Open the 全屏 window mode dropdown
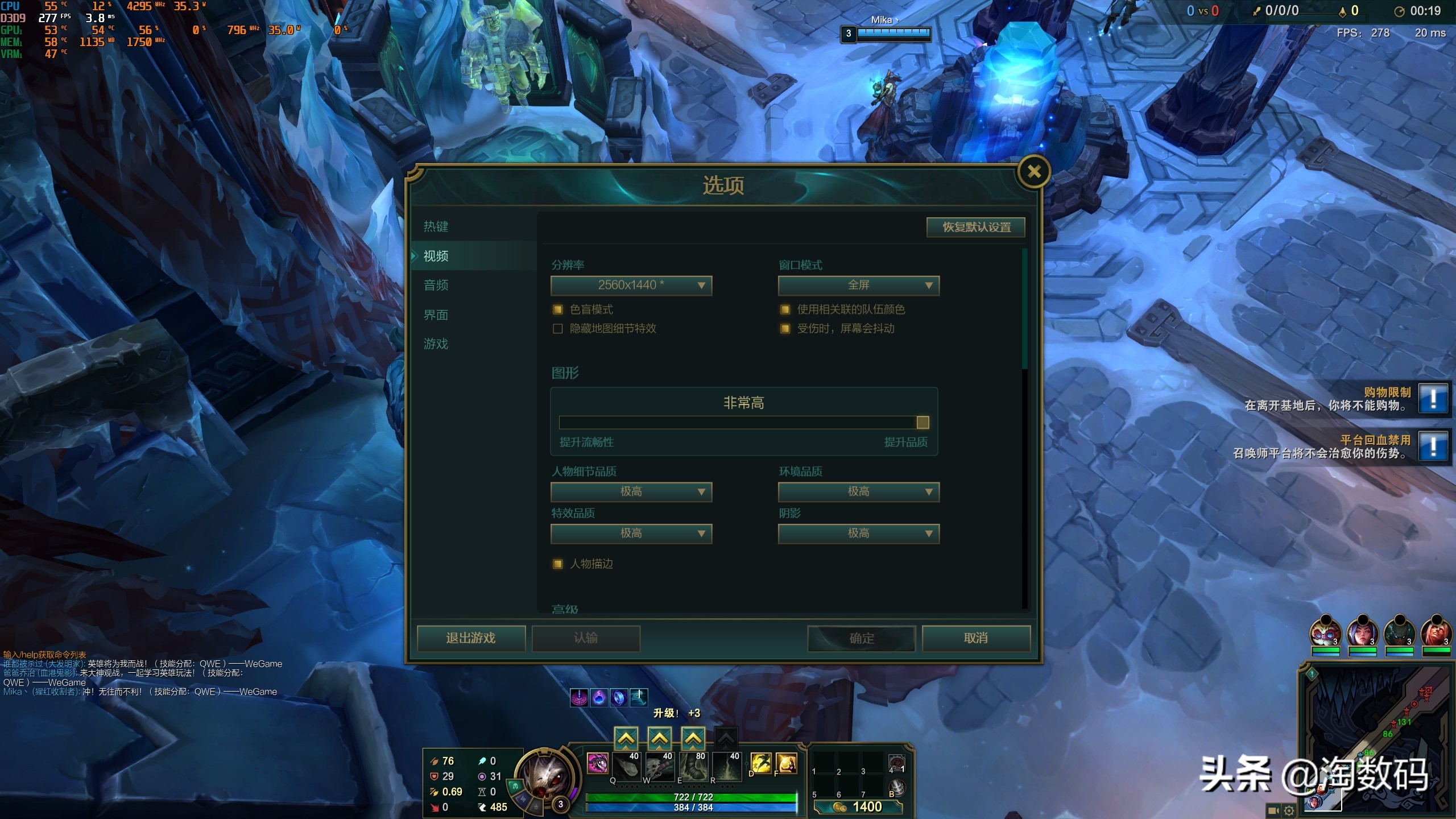1456x819 pixels. click(859, 286)
